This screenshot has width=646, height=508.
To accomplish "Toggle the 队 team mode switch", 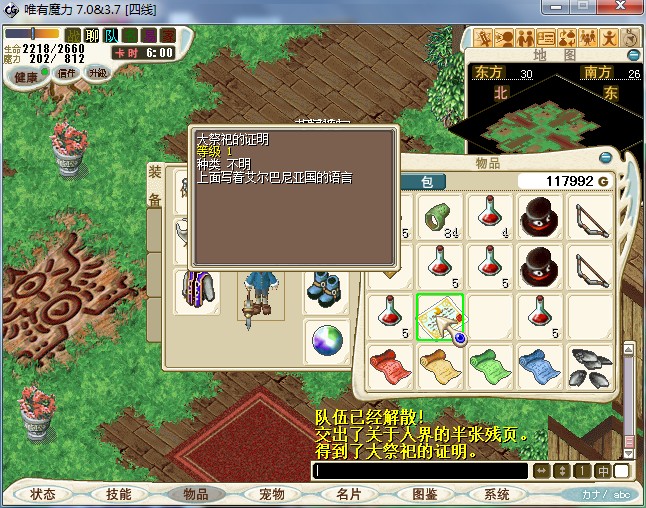I will [111, 36].
